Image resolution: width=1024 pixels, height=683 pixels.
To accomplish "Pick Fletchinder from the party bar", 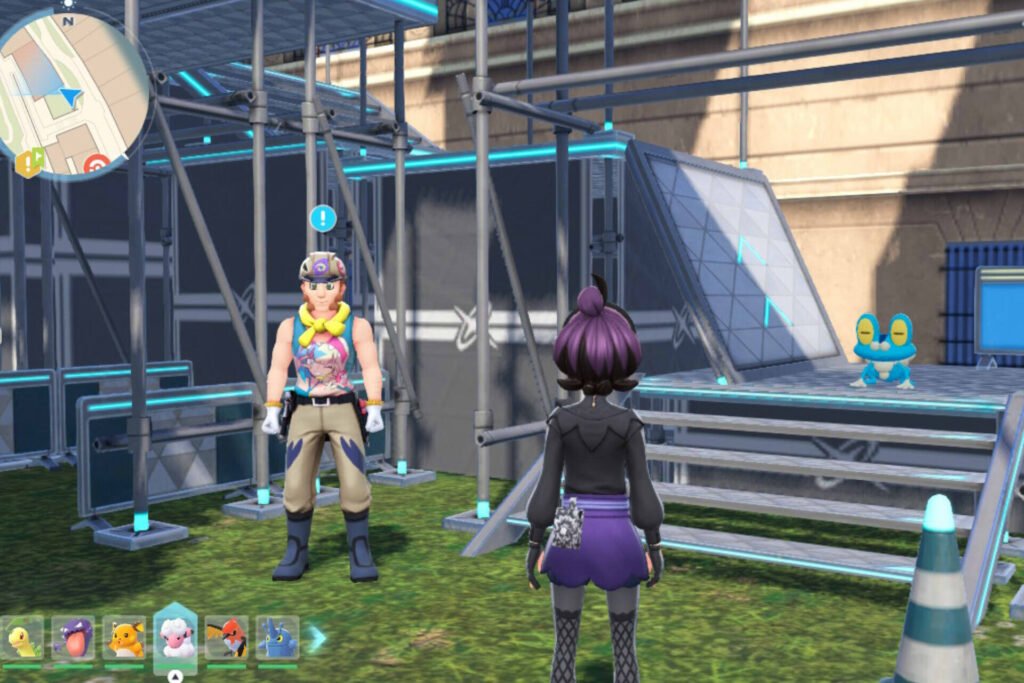I will tap(227, 639).
